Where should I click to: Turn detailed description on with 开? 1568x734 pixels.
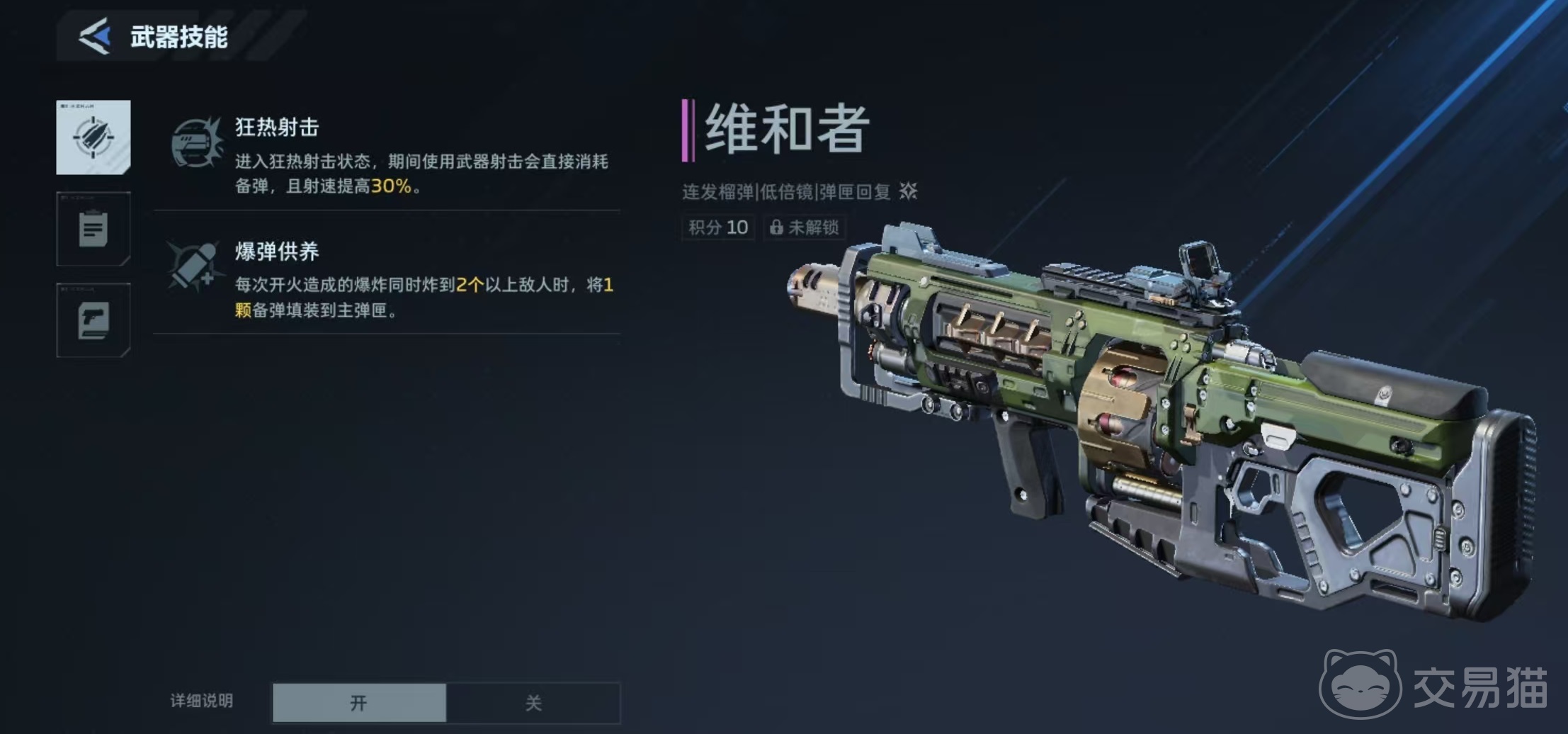(359, 703)
